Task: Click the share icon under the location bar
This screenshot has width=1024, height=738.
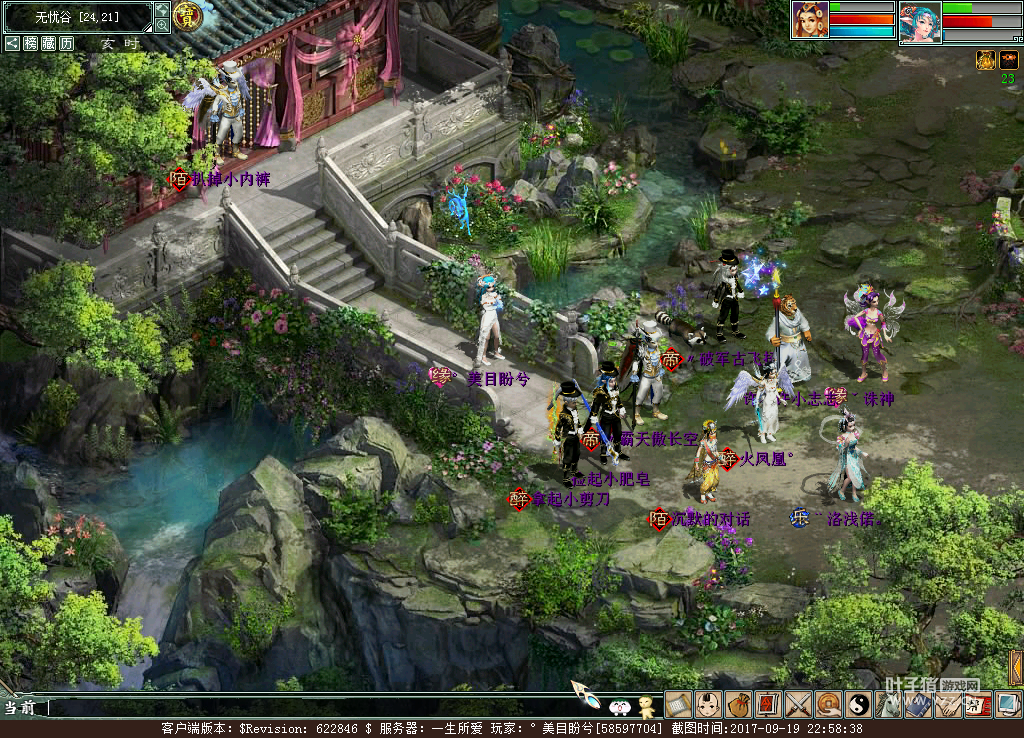Action: tap(12, 43)
